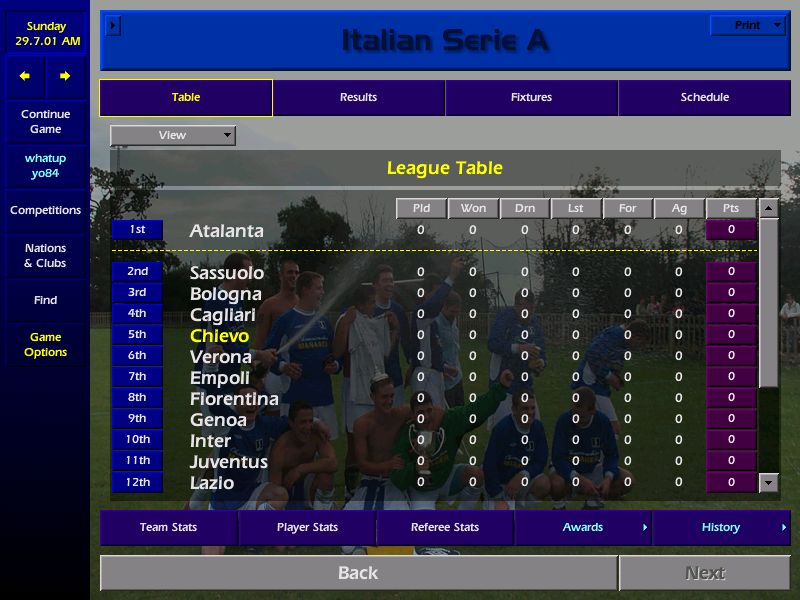
Task: Click the whatup yo84 manager button
Action: tap(45, 166)
